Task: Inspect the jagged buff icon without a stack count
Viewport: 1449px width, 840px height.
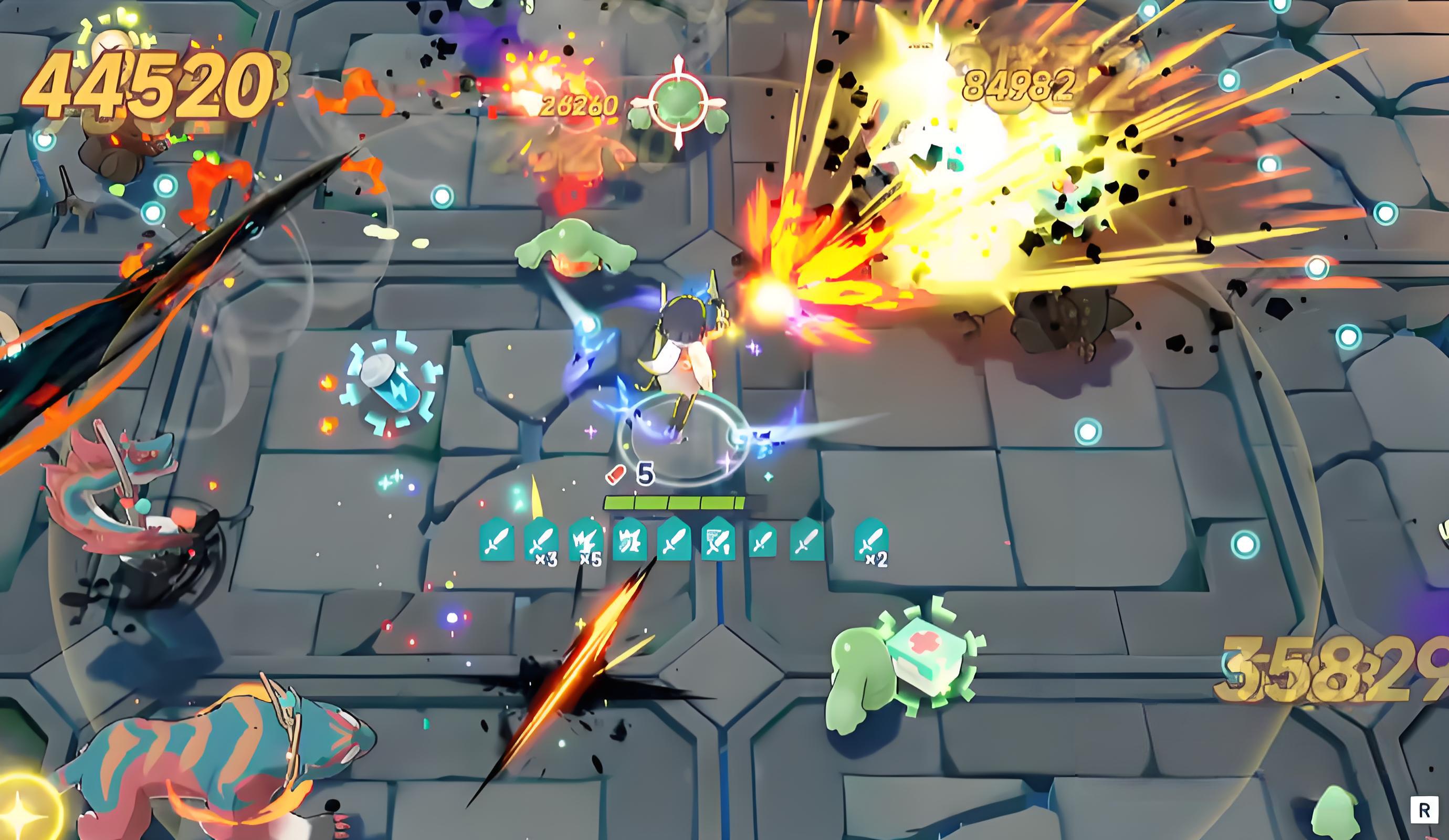Action: tap(629, 539)
